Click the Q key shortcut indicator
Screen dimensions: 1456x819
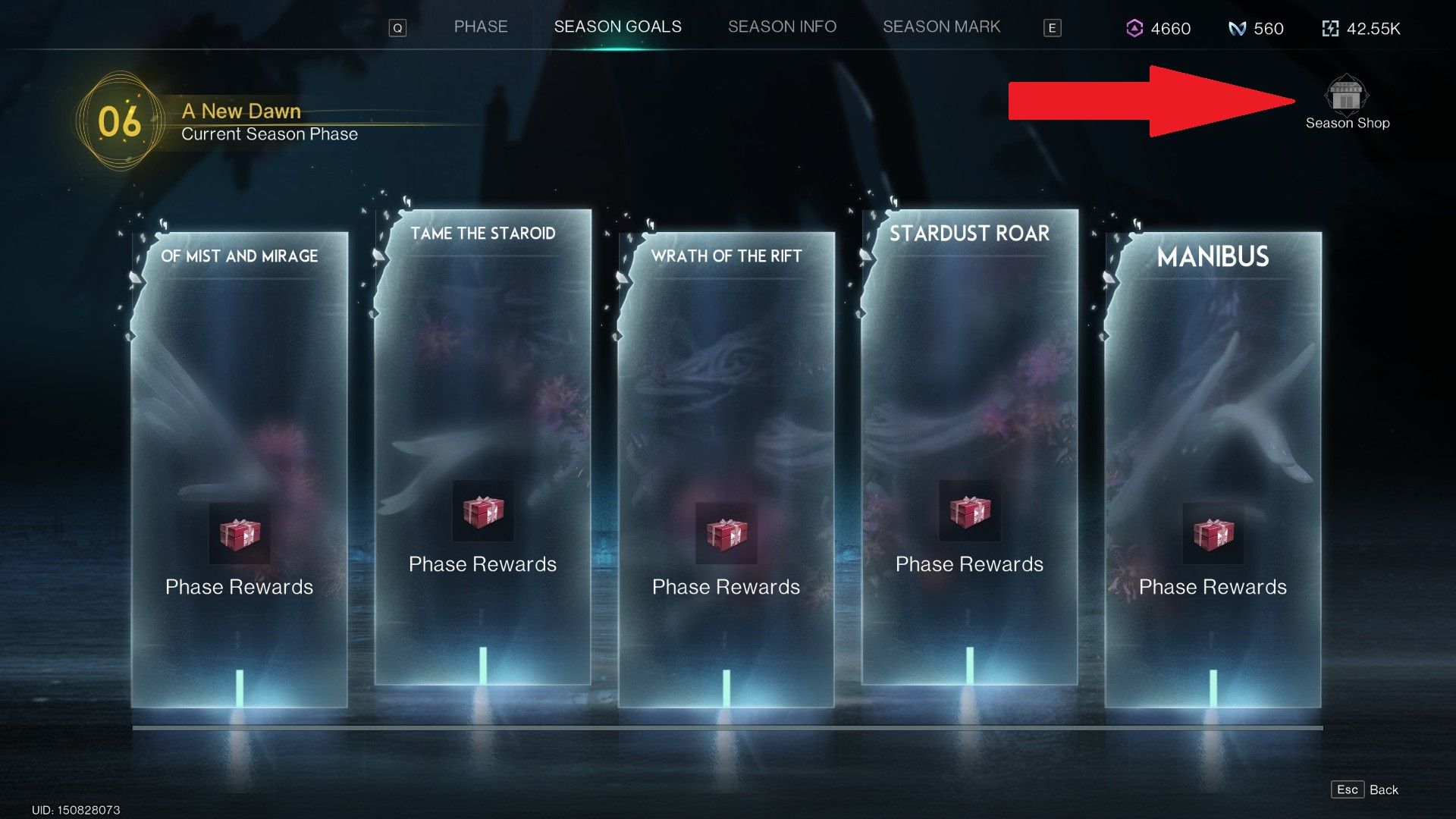point(397,27)
